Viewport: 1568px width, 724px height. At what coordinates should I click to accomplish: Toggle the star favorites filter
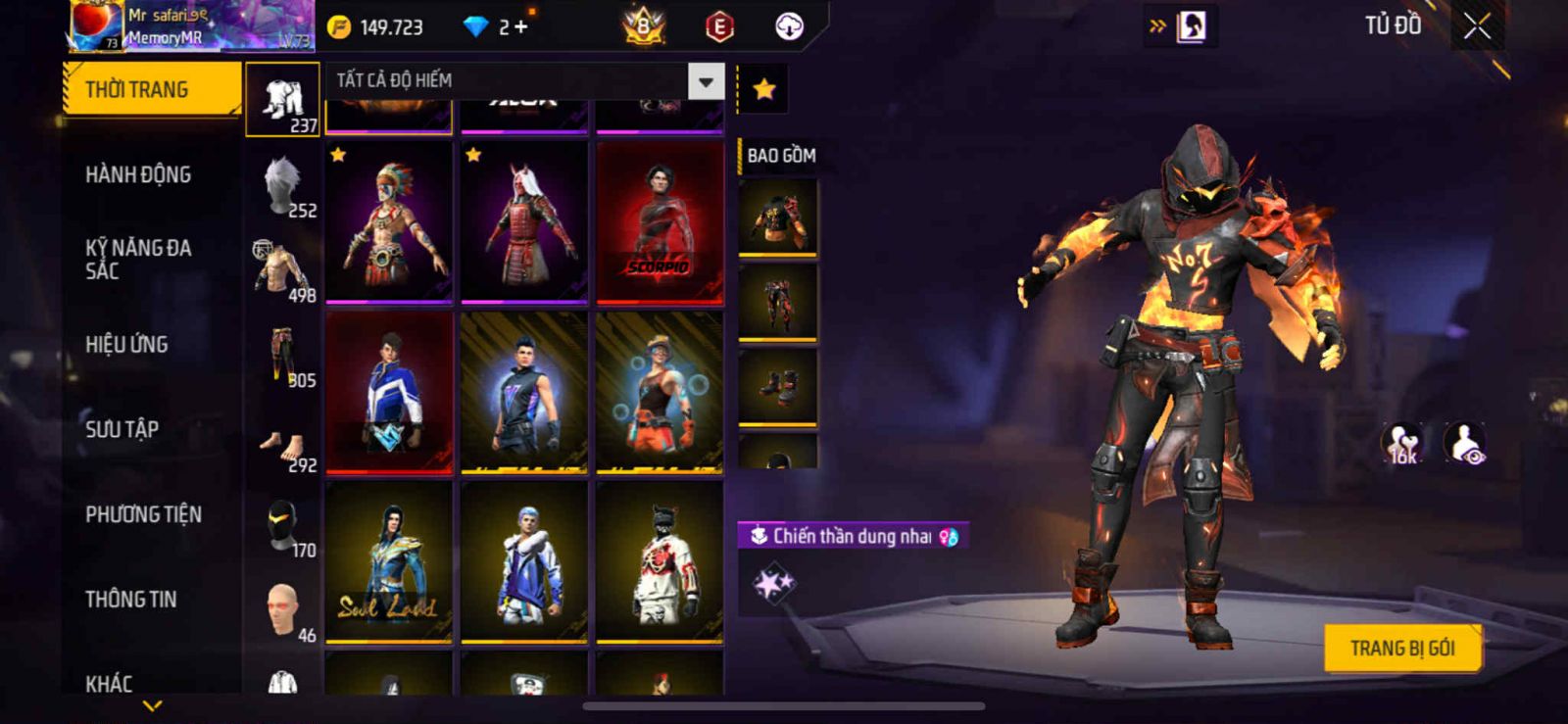click(764, 89)
